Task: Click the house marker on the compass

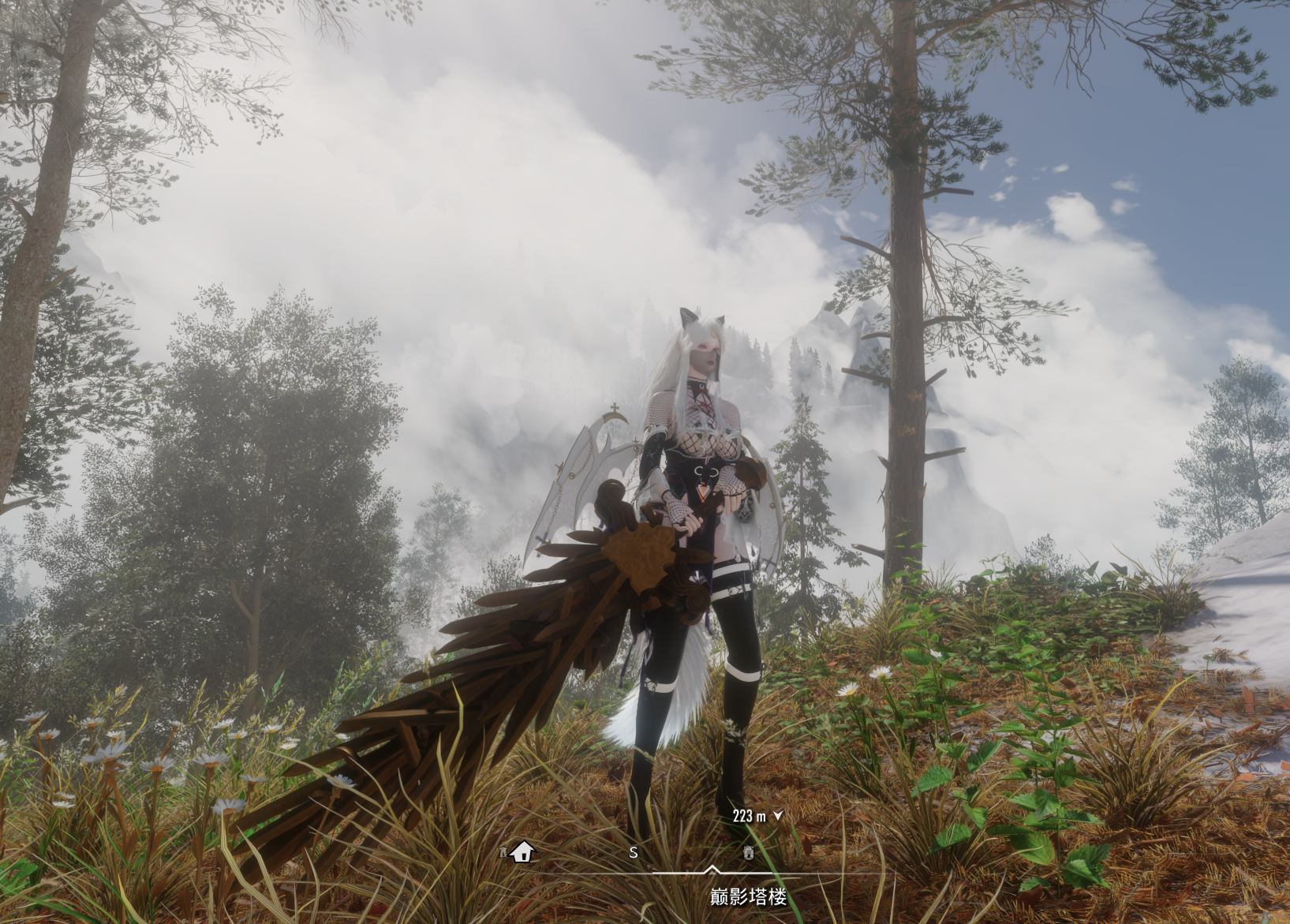Action: (x=523, y=852)
